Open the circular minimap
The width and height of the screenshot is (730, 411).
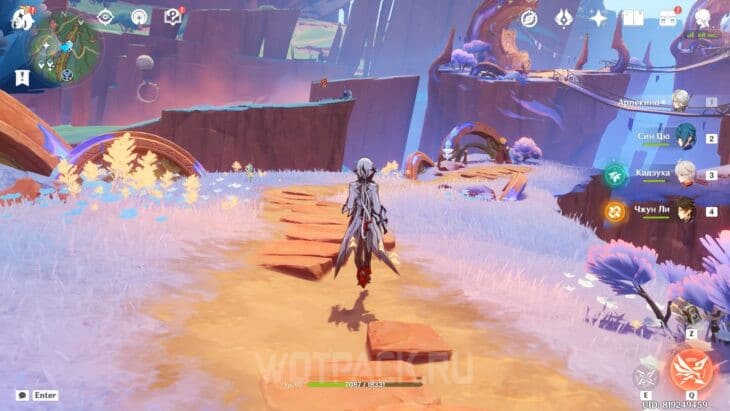pyautogui.click(x=64, y=47)
